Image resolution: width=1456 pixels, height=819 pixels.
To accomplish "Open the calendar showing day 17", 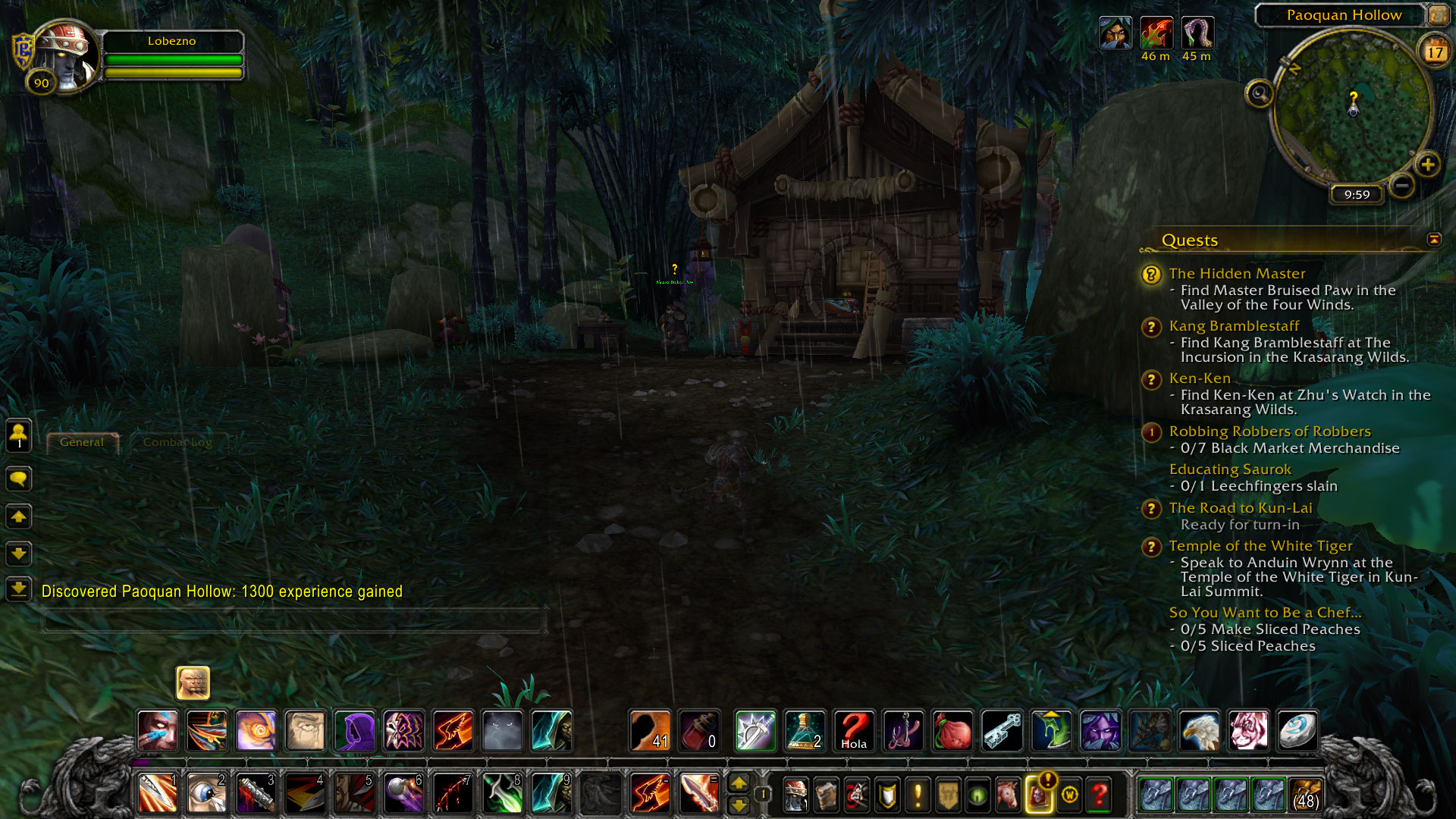I will pos(1435,52).
